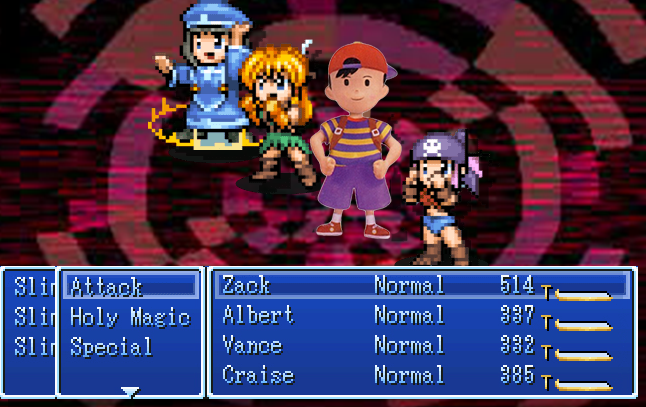This screenshot has width=646, height=407.
Task: Click the command list down arrow
Action: point(130,391)
